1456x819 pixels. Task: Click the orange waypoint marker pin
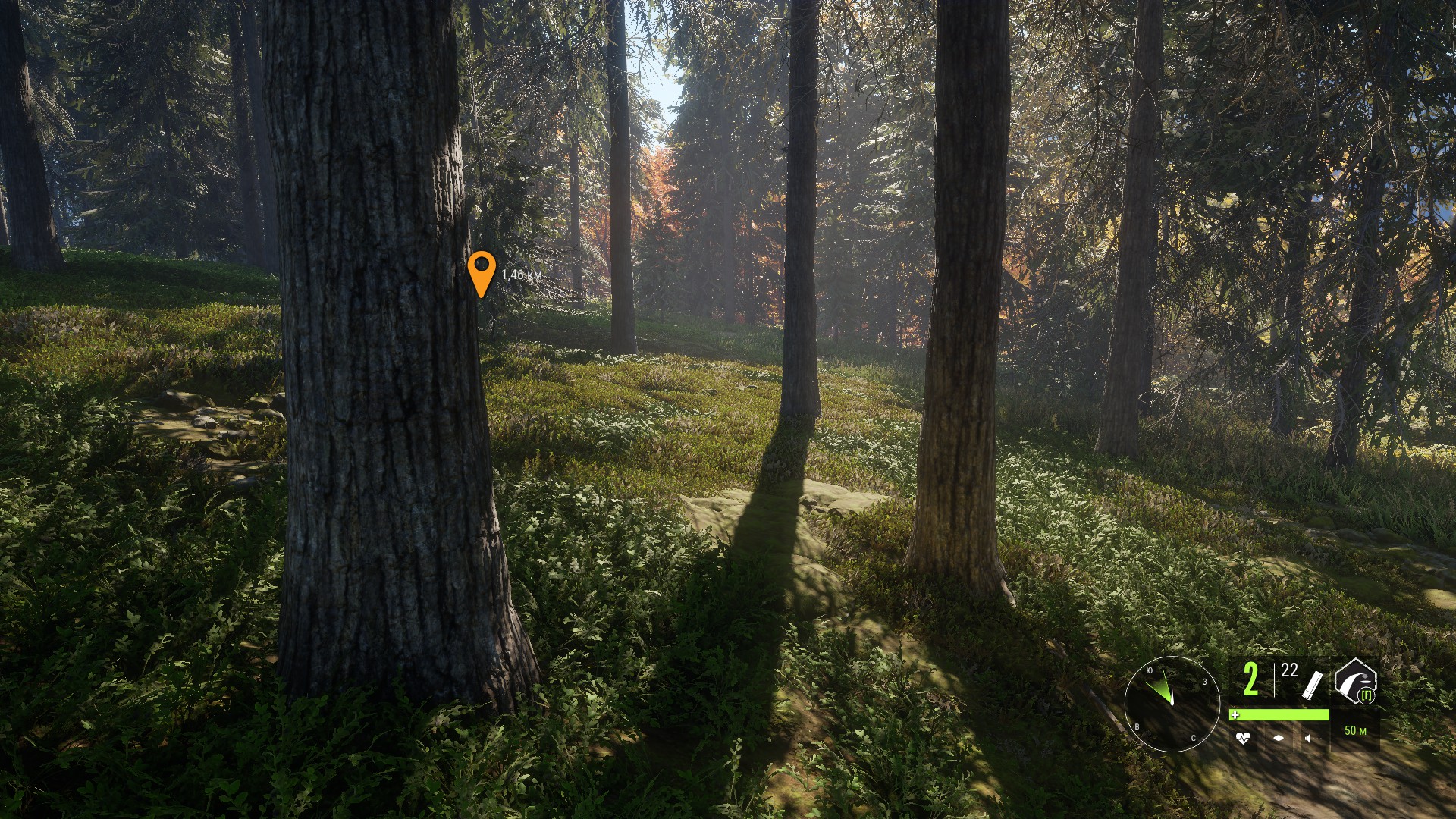click(482, 271)
